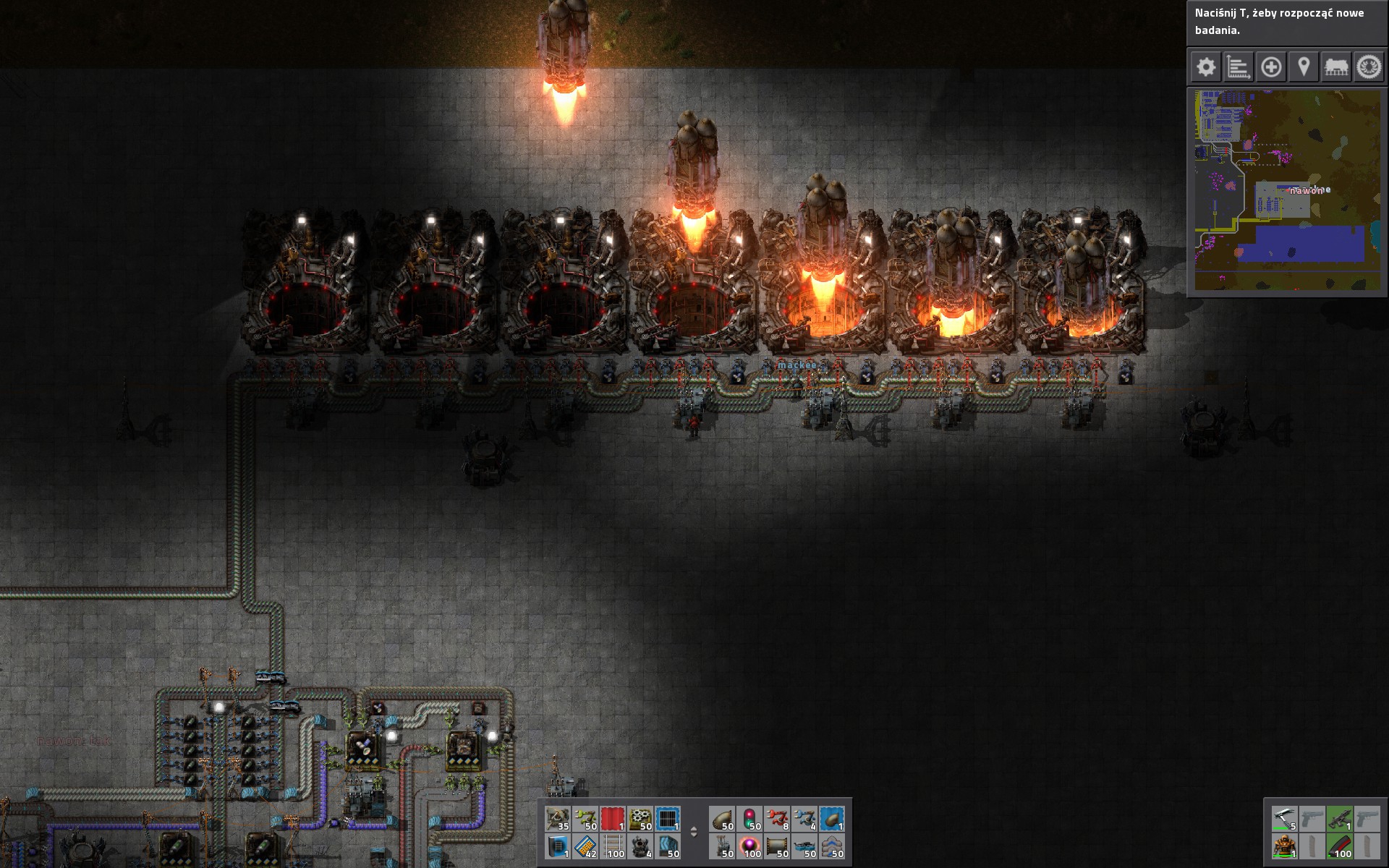The image size is (1389, 868).
Task: Open the minimap
Action: click(1286, 190)
